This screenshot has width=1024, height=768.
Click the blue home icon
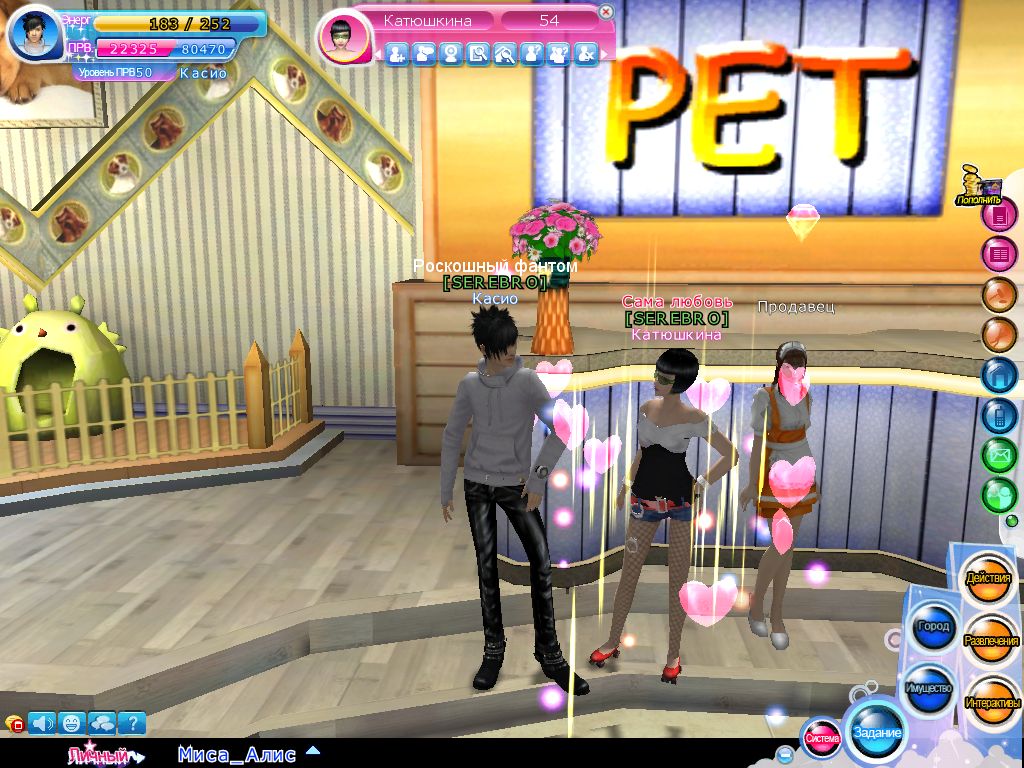click(998, 375)
